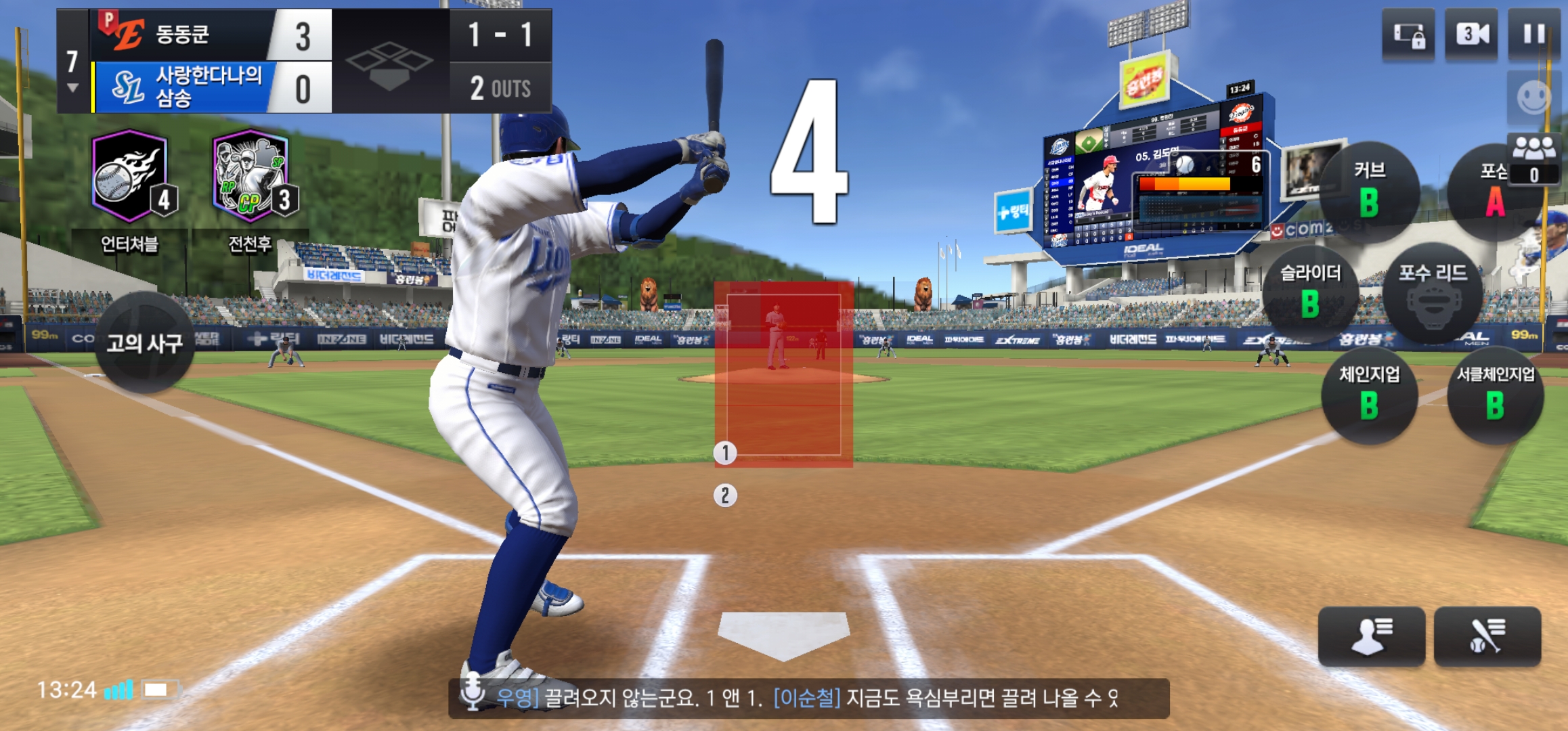Select the 커브 curveball pitch
Viewport: 1568px width, 731px height.
[x=1369, y=190]
